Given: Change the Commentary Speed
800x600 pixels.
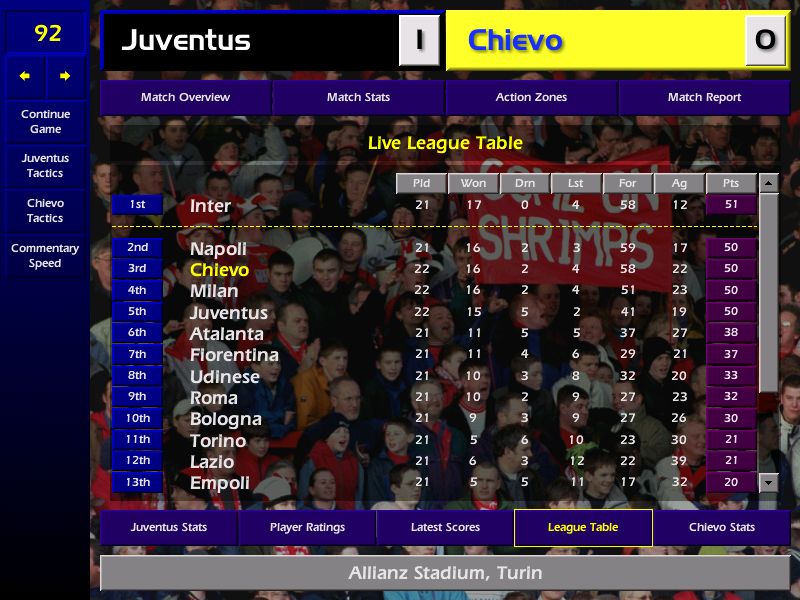Looking at the screenshot, I should (x=45, y=256).
